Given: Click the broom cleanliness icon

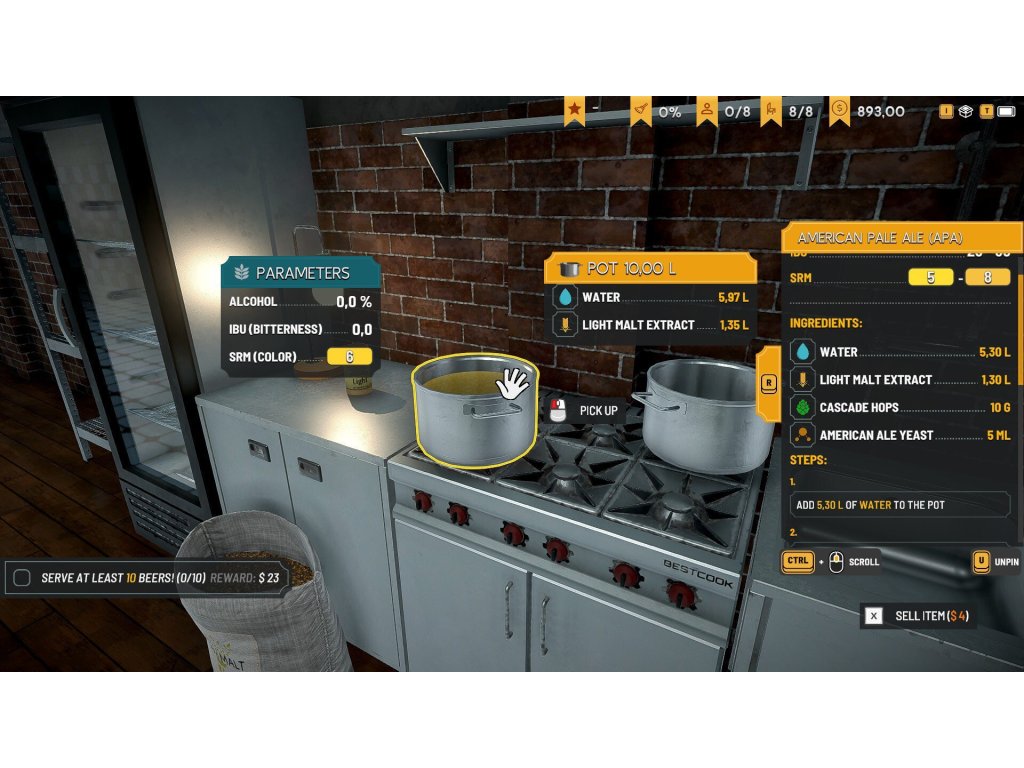Looking at the screenshot, I should pos(641,110).
